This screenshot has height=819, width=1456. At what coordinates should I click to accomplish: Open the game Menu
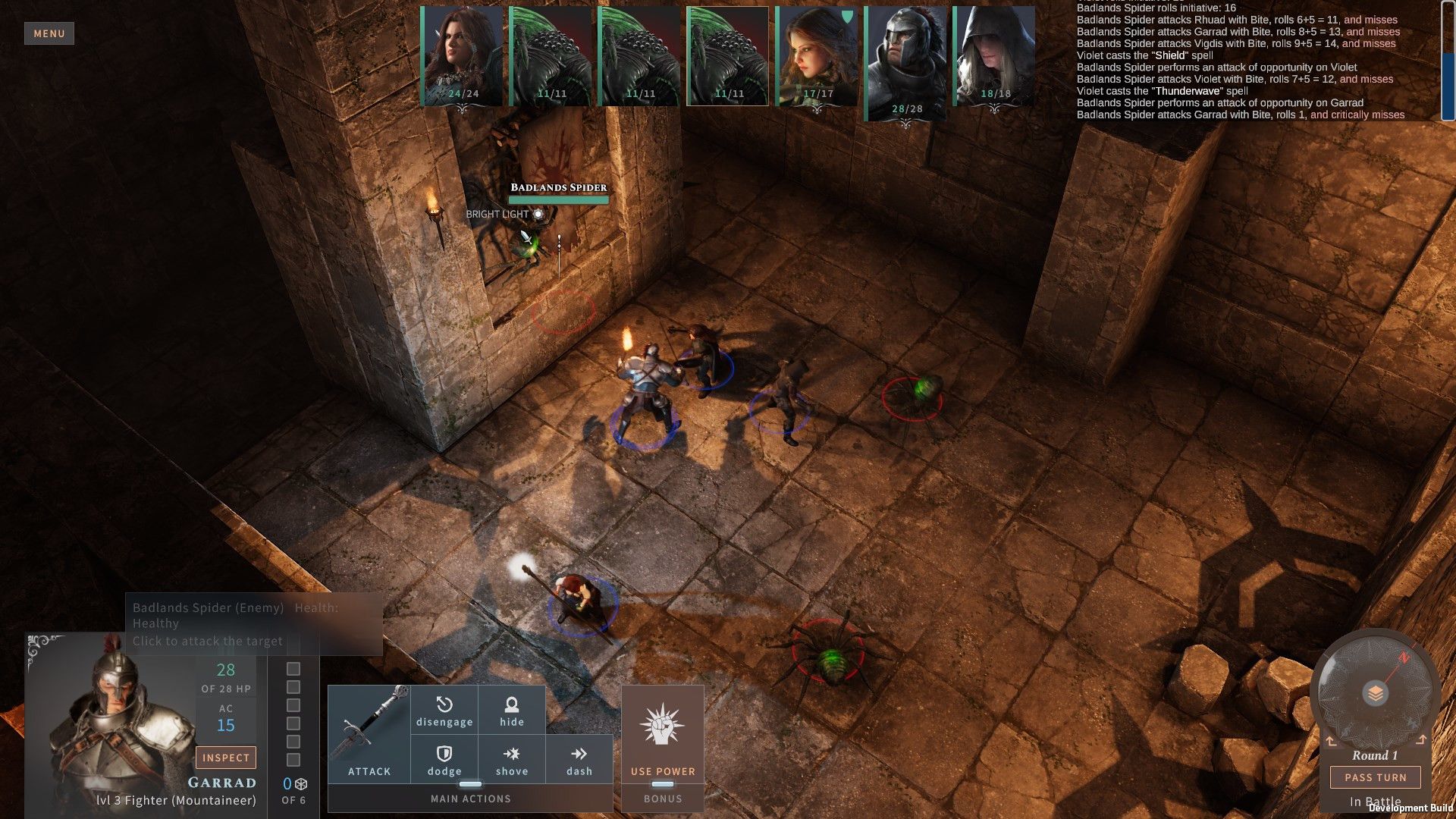point(49,33)
